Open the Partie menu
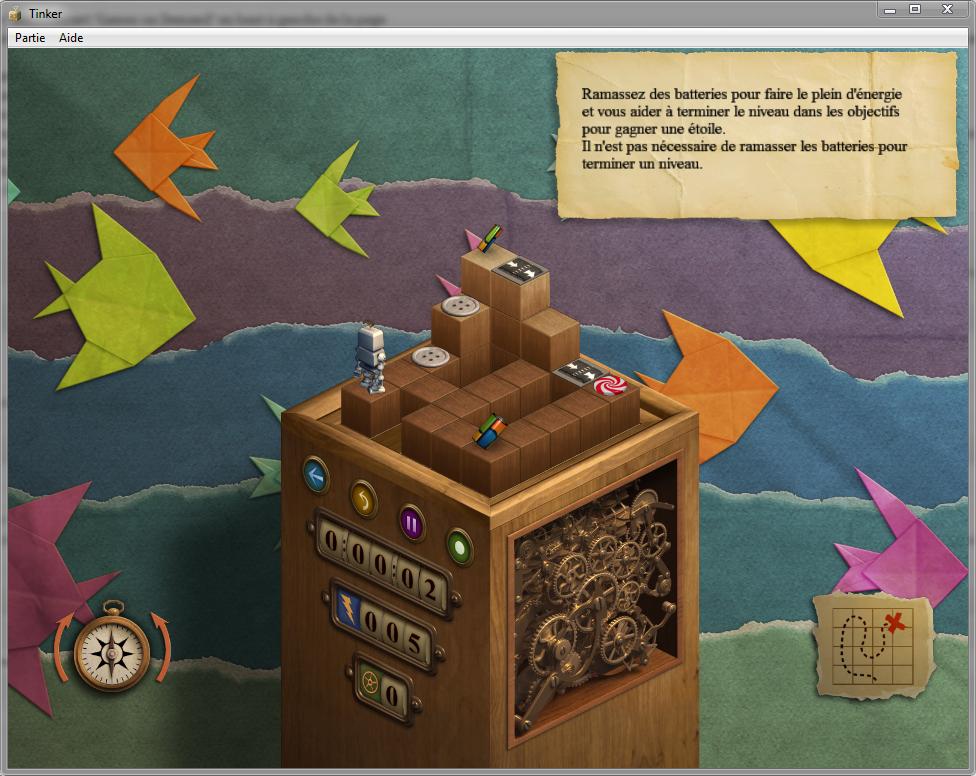The width and height of the screenshot is (976, 776). point(30,38)
